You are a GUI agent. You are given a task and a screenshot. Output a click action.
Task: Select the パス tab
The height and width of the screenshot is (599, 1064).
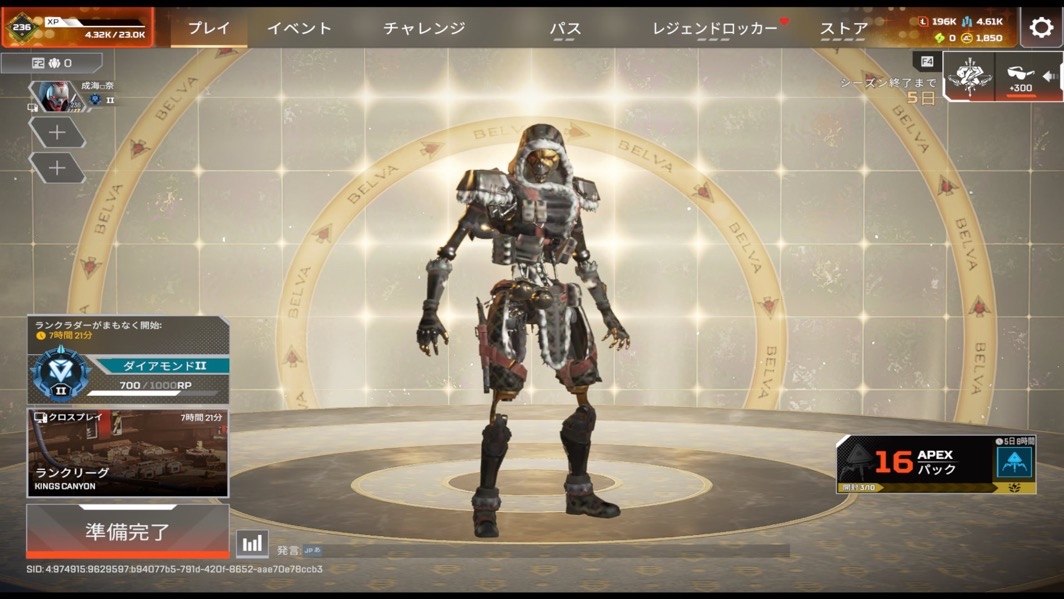tap(565, 29)
